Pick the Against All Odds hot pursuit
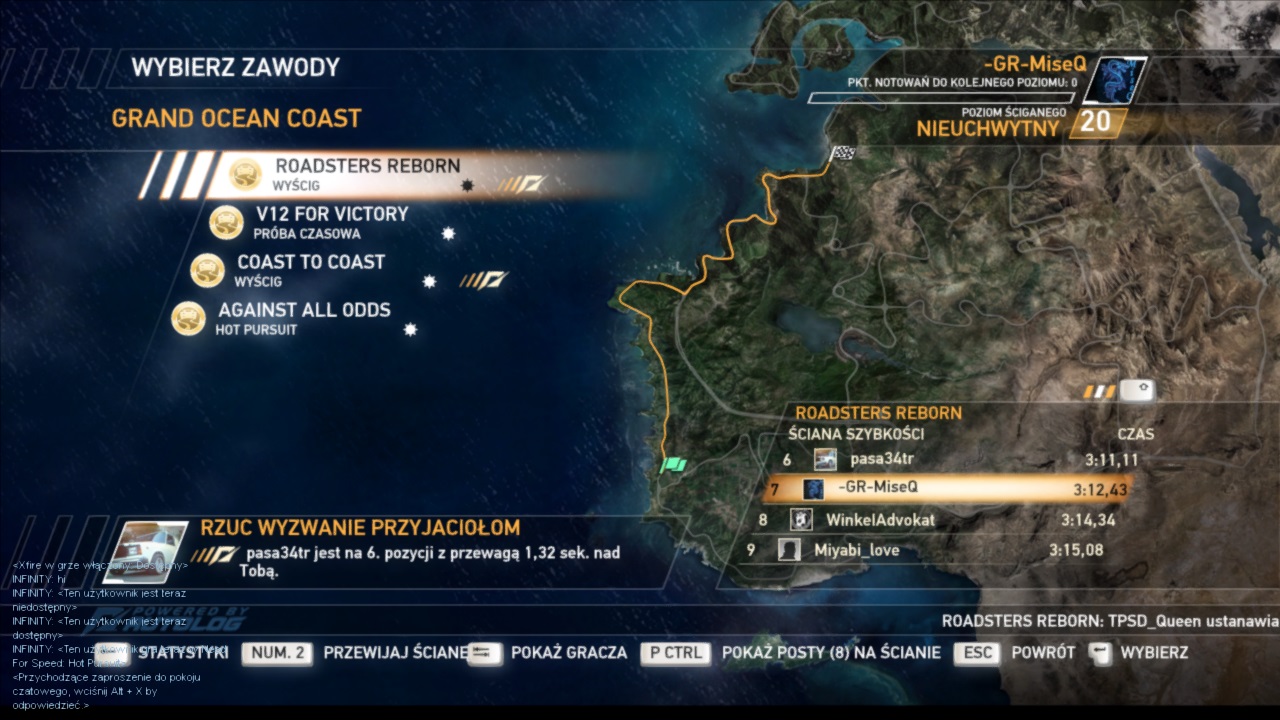1280x720 pixels. pos(304,310)
